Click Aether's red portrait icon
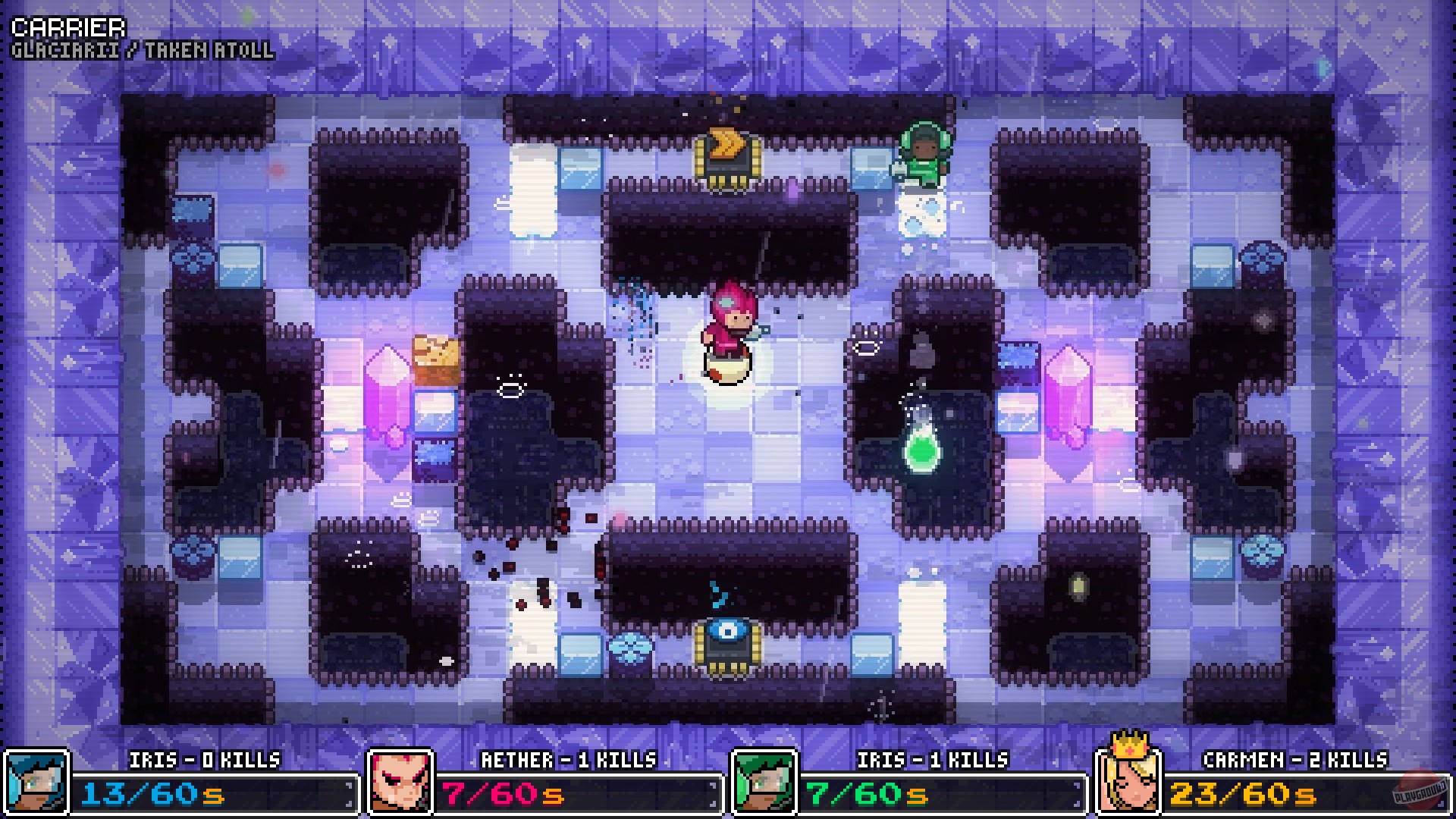The width and height of the screenshot is (1456, 819). pos(400,781)
